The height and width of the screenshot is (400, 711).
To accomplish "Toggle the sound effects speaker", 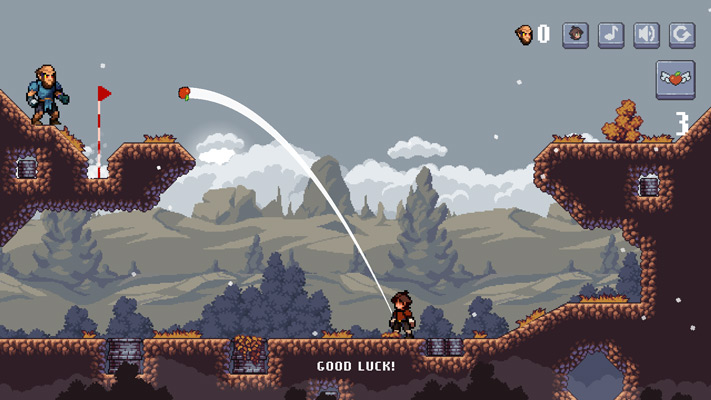I will (x=646, y=34).
